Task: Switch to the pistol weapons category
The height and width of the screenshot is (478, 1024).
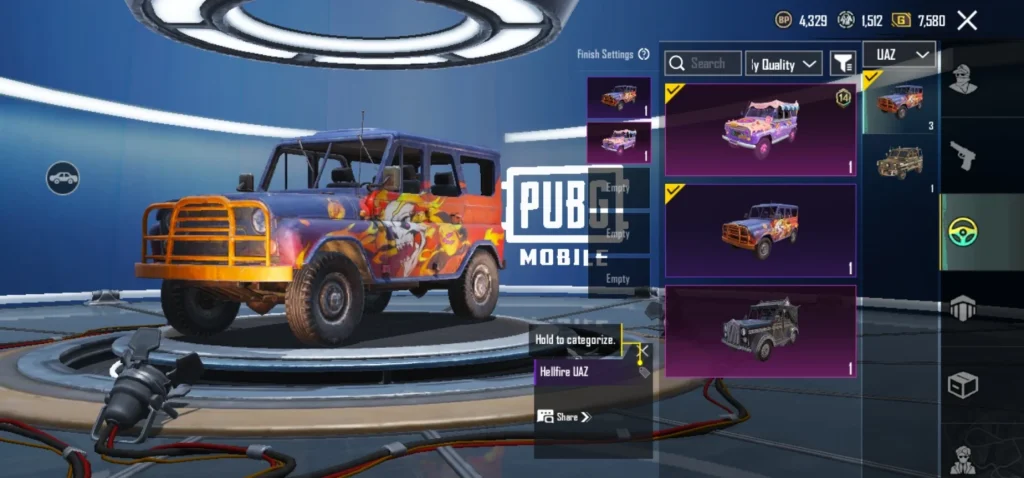Action: pyautogui.click(x=962, y=155)
